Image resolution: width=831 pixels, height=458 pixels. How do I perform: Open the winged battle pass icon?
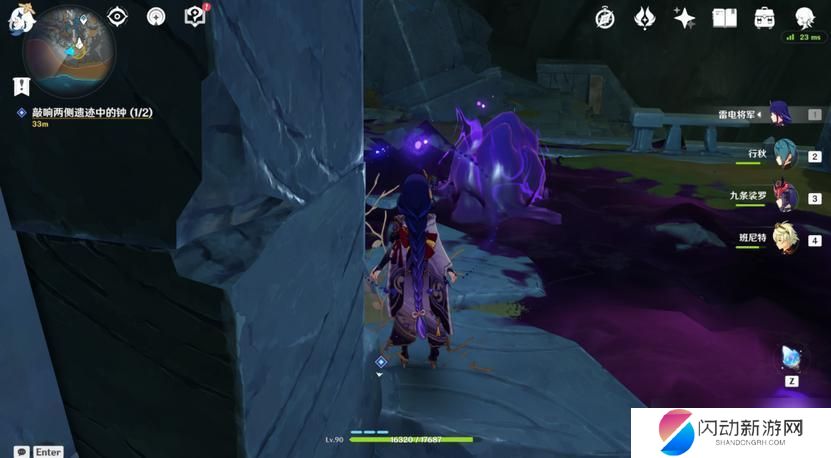point(646,17)
